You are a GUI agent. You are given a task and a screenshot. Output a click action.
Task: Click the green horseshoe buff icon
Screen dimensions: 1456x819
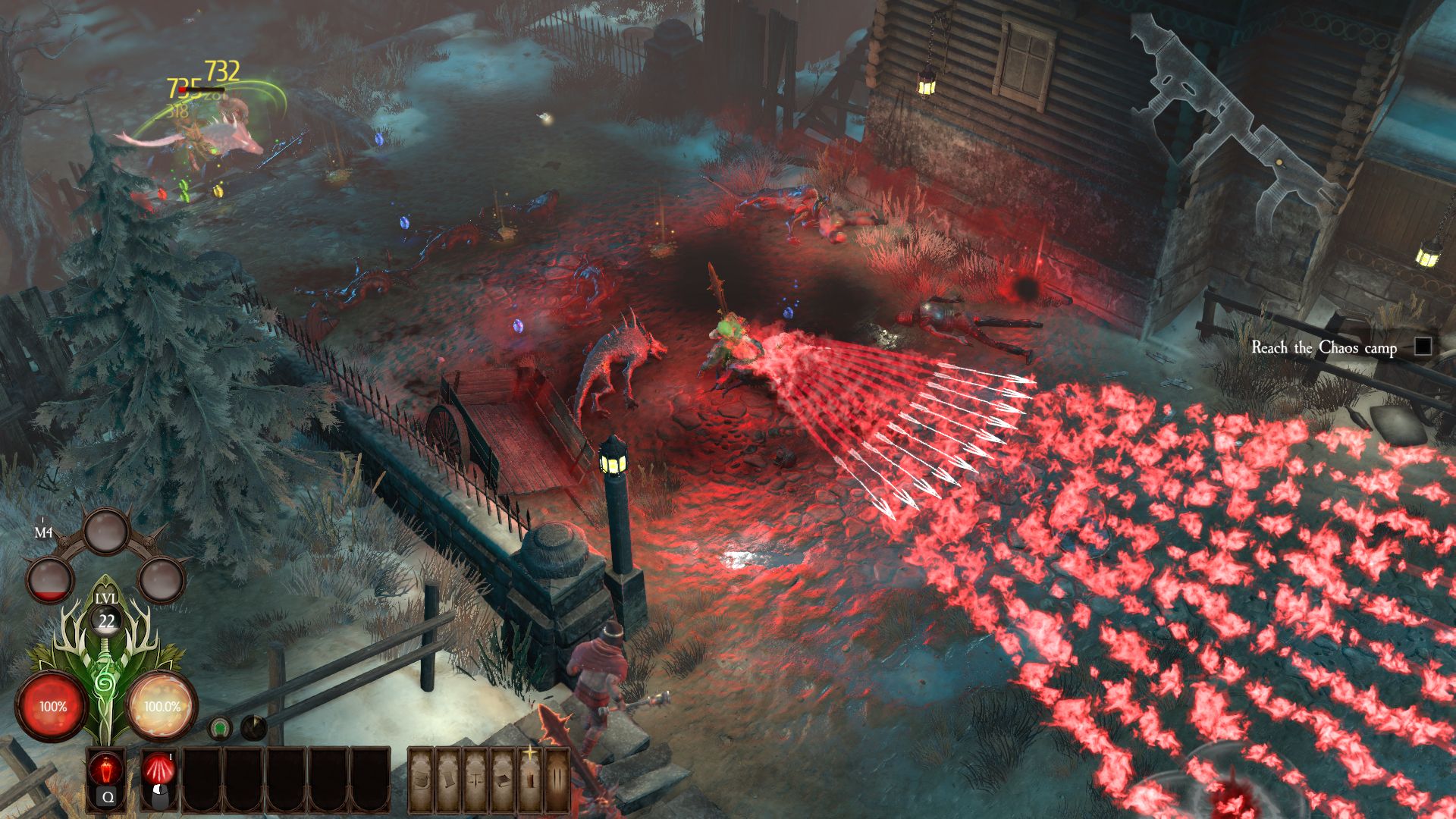[x=220, y=729]
